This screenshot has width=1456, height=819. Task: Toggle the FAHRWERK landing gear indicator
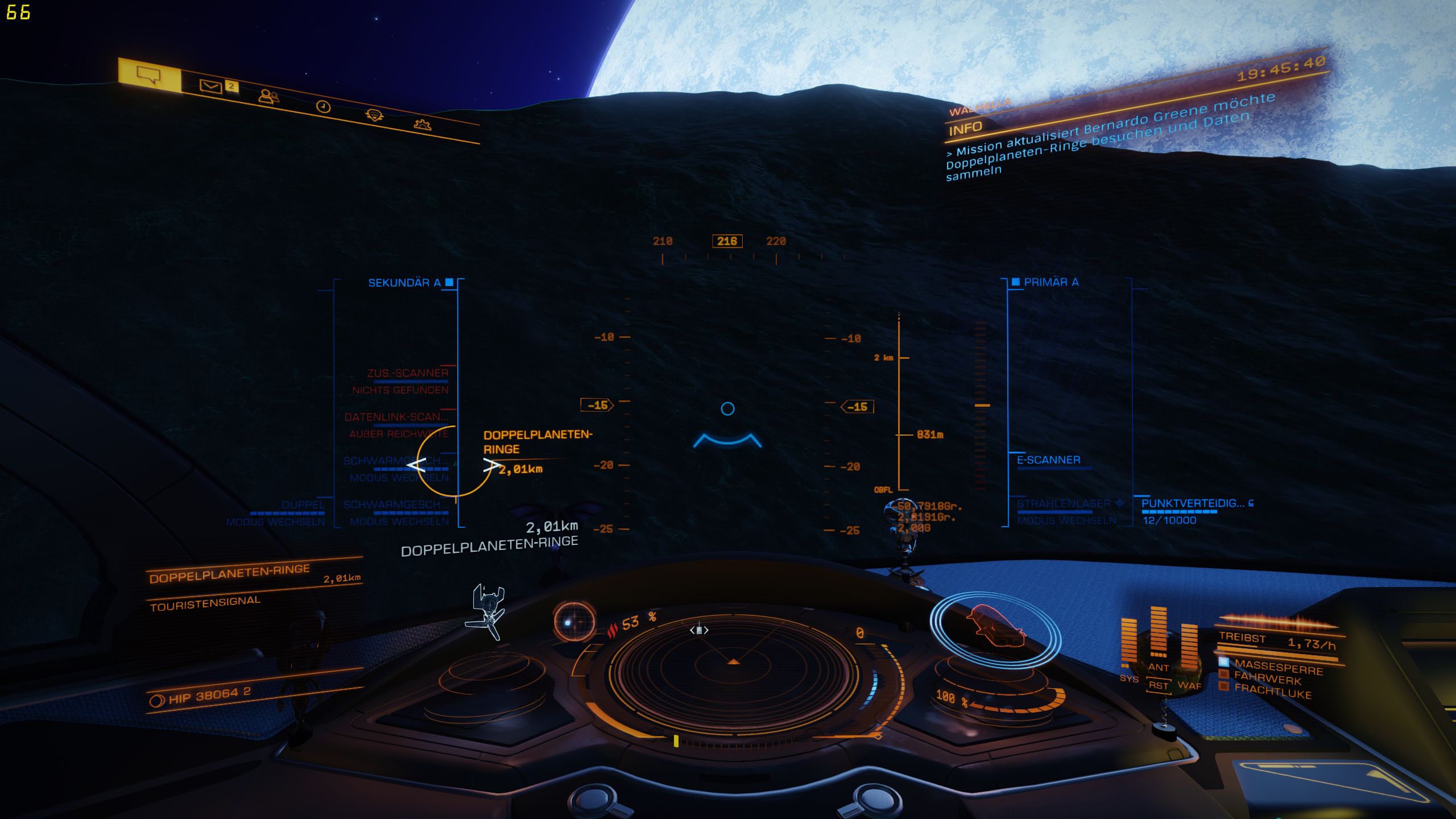(x=1267, y=678)
